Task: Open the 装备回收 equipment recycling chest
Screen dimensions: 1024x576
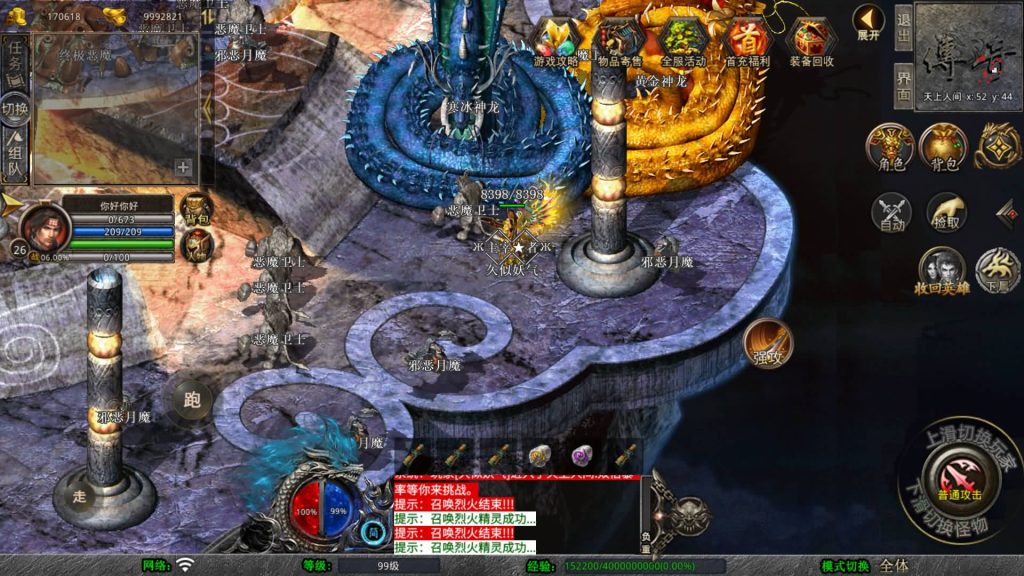Action: (x=811, y=42)
